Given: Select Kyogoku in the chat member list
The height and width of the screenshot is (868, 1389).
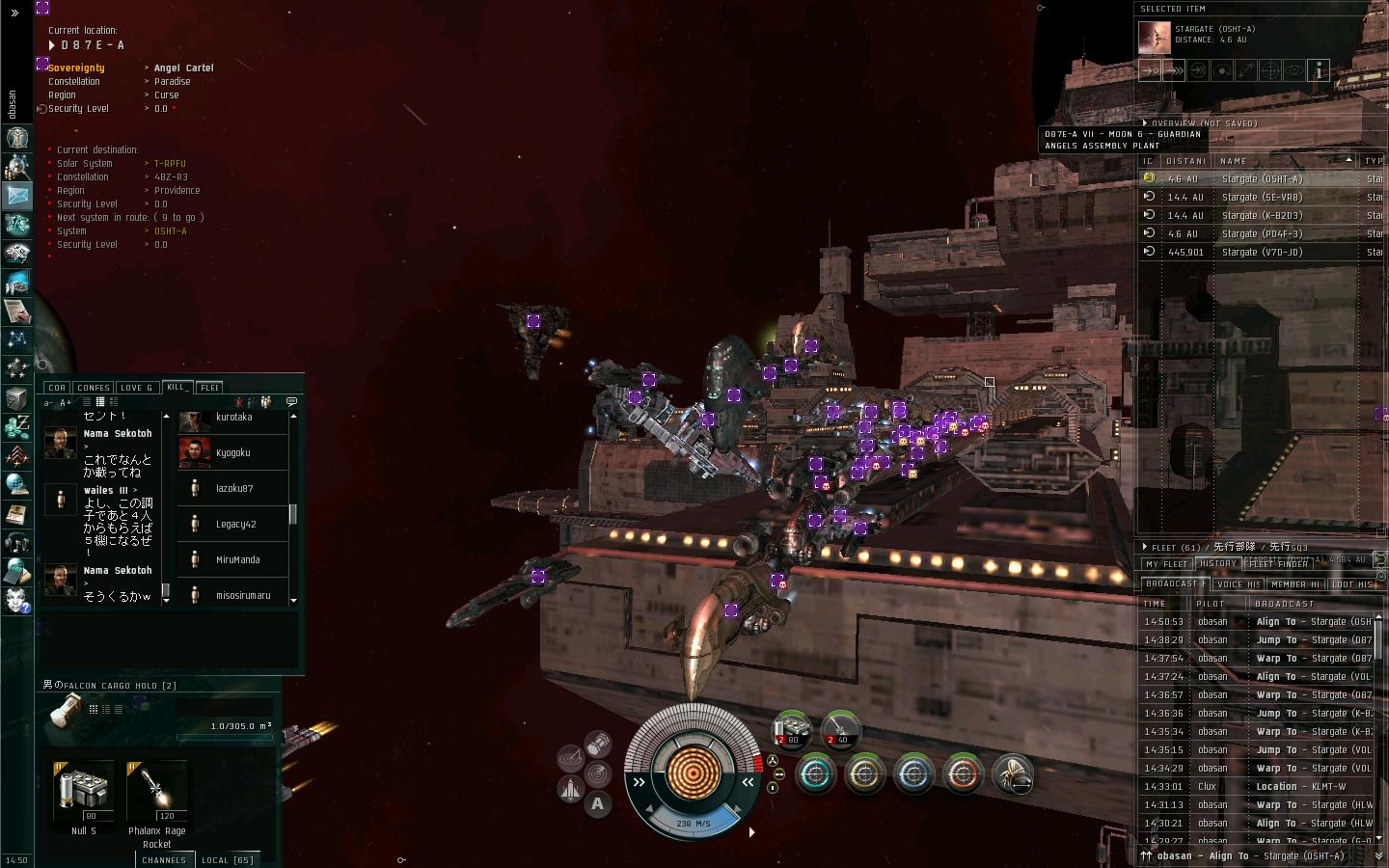Looking at the screenshot, I should pos(232,452).
